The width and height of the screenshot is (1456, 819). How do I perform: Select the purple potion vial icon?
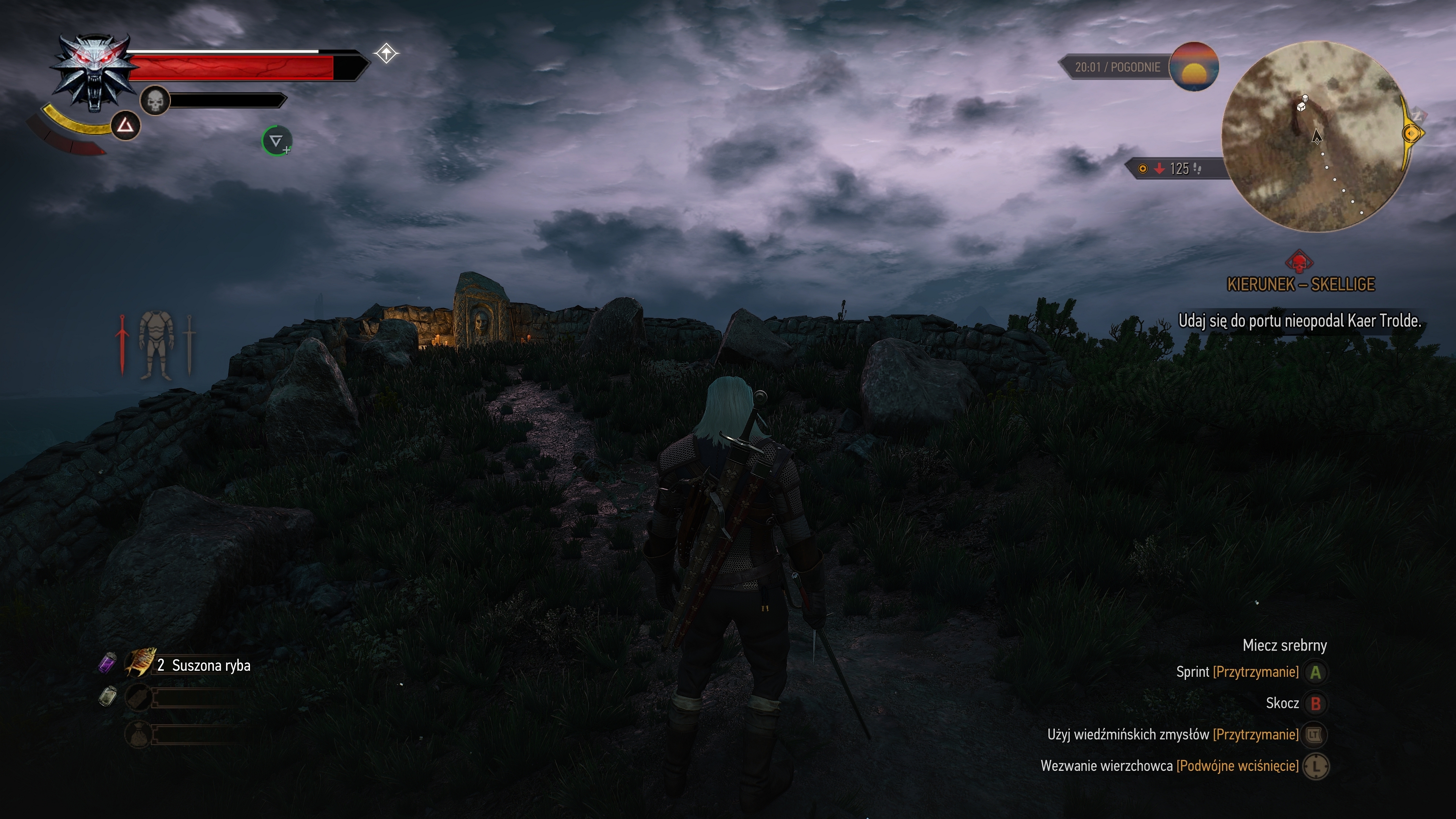(107, 662)
